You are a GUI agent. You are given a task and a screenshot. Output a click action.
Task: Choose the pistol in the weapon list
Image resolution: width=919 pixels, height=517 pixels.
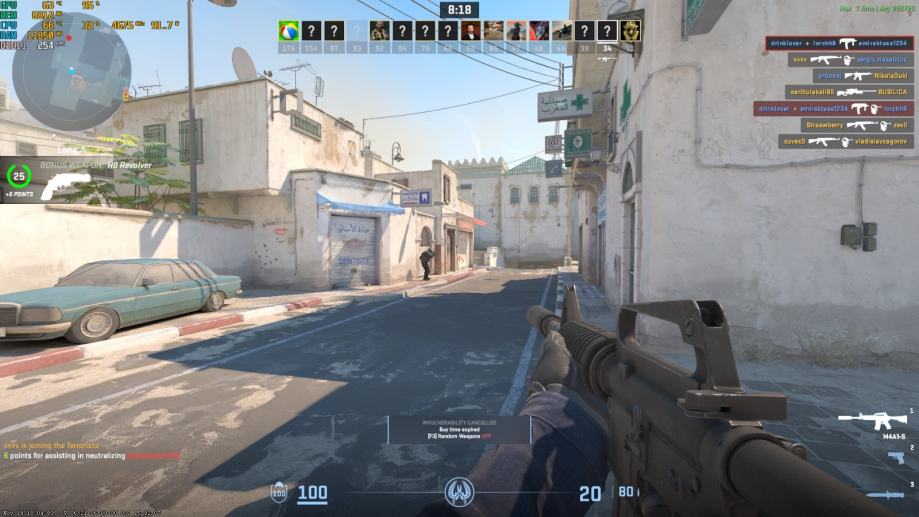click(896, 457)
